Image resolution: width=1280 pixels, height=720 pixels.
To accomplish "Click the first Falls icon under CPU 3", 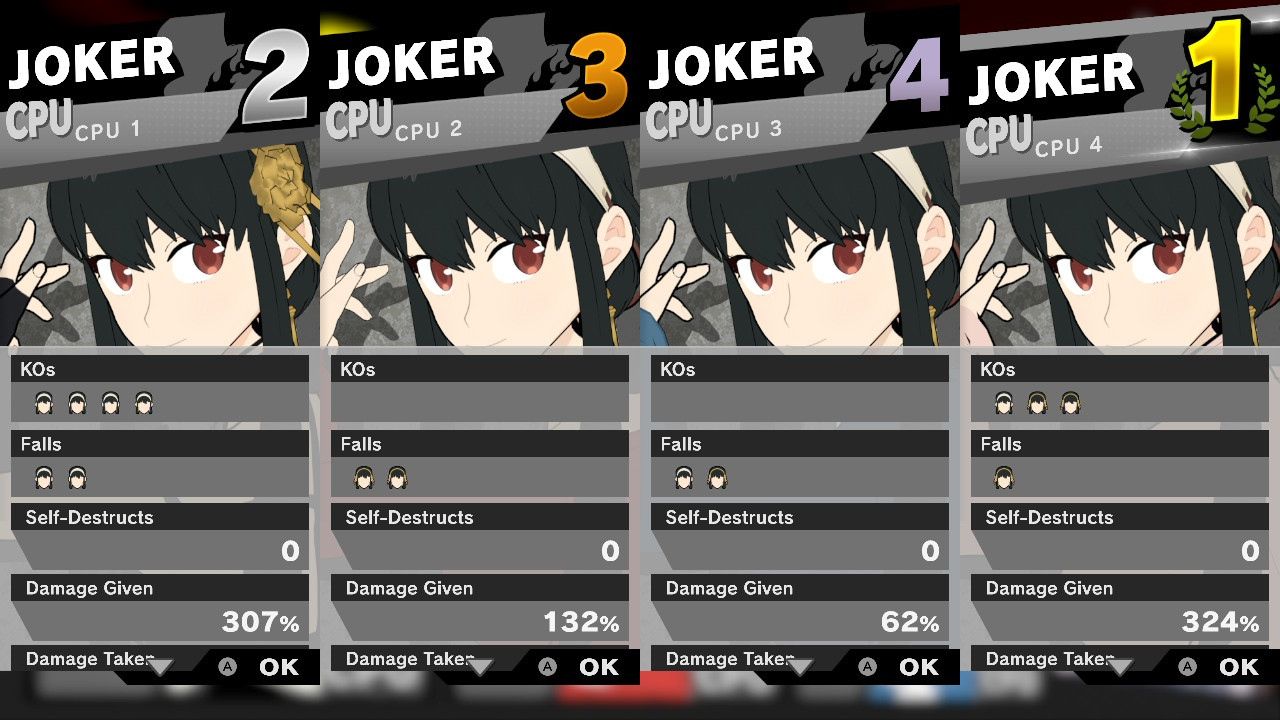I will click(x=686, y=478).
